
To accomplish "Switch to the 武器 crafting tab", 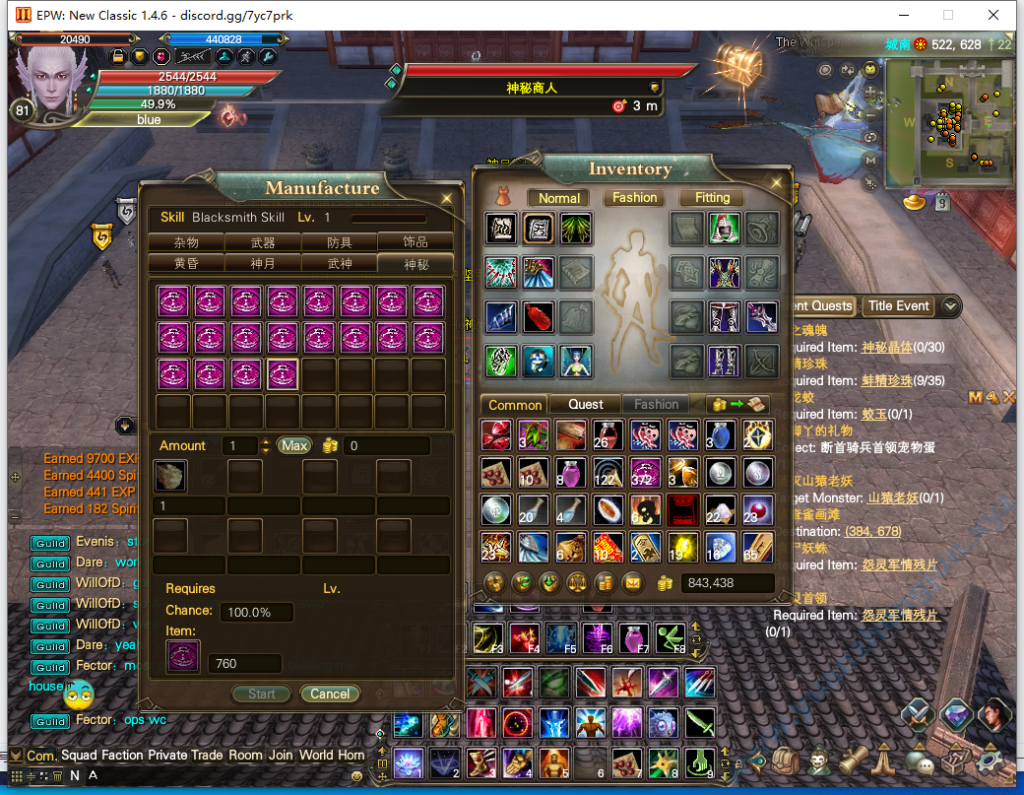I will (x=263, y=242).
